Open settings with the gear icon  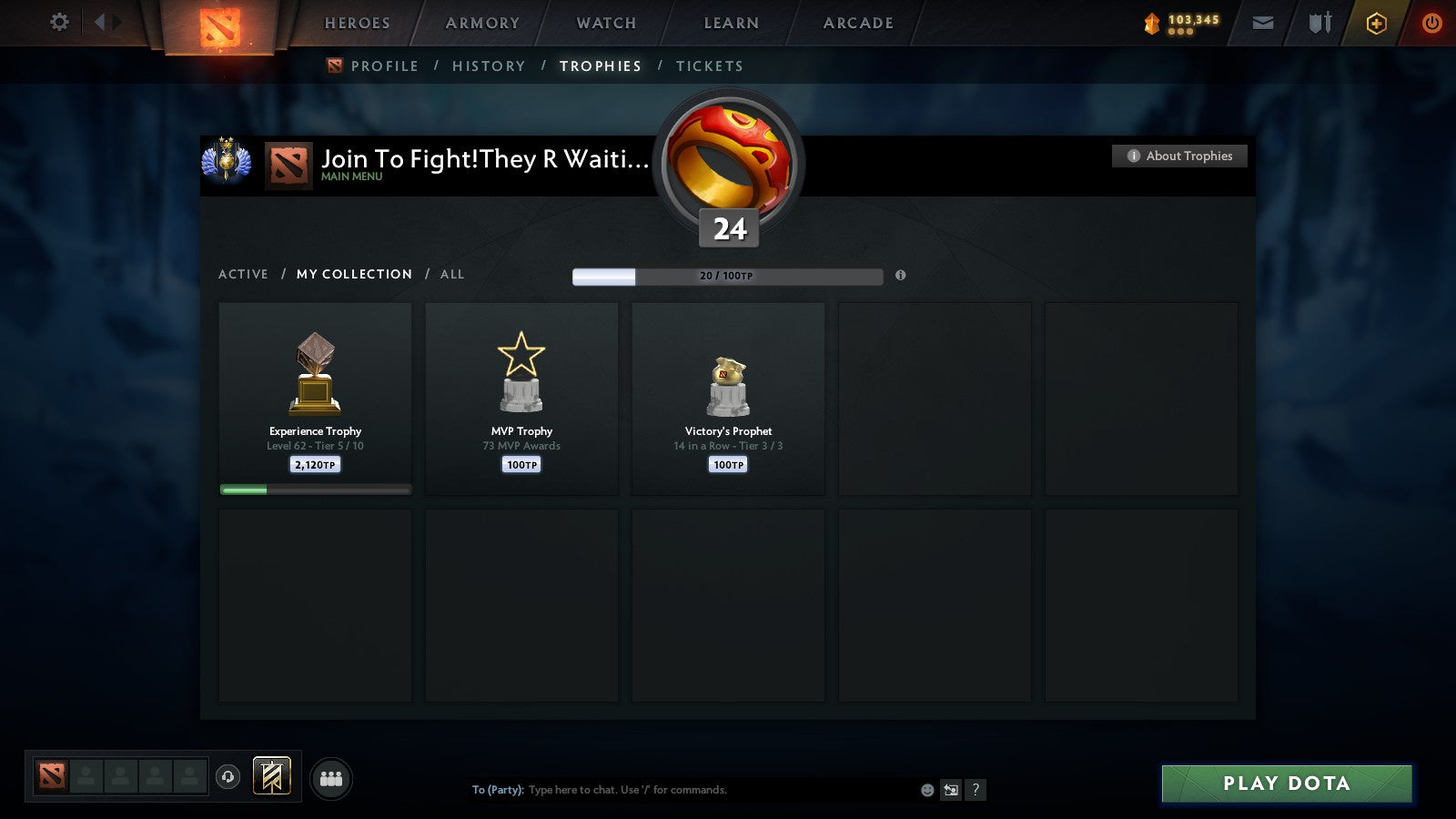(x=59, y=23)
